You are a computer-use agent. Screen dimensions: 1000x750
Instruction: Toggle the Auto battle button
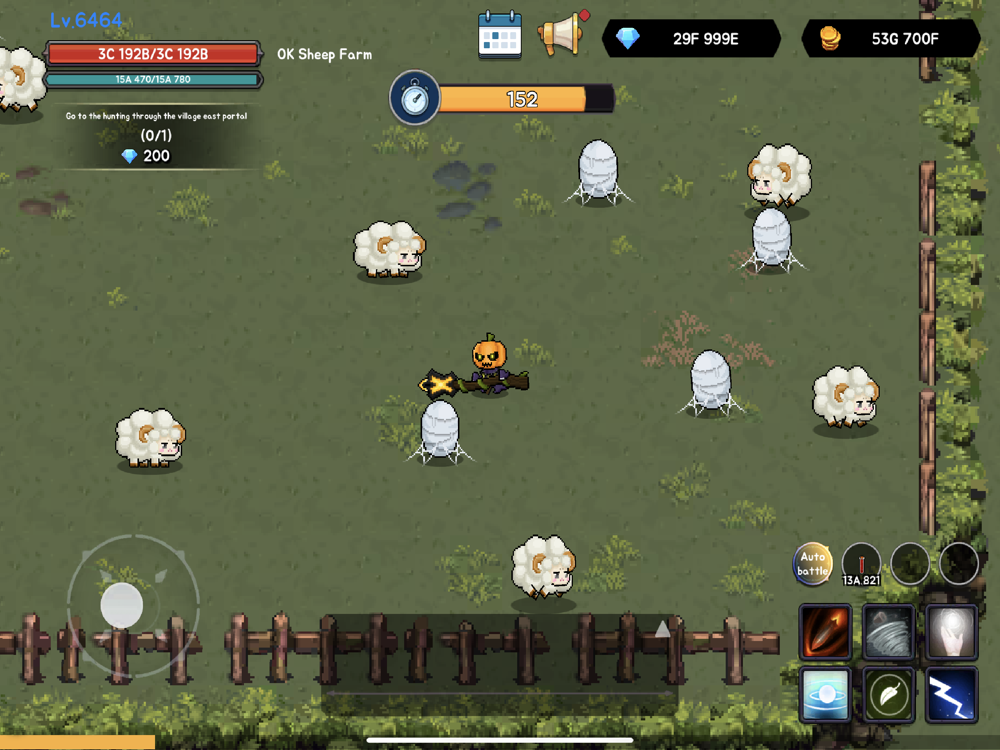[813, 564]
